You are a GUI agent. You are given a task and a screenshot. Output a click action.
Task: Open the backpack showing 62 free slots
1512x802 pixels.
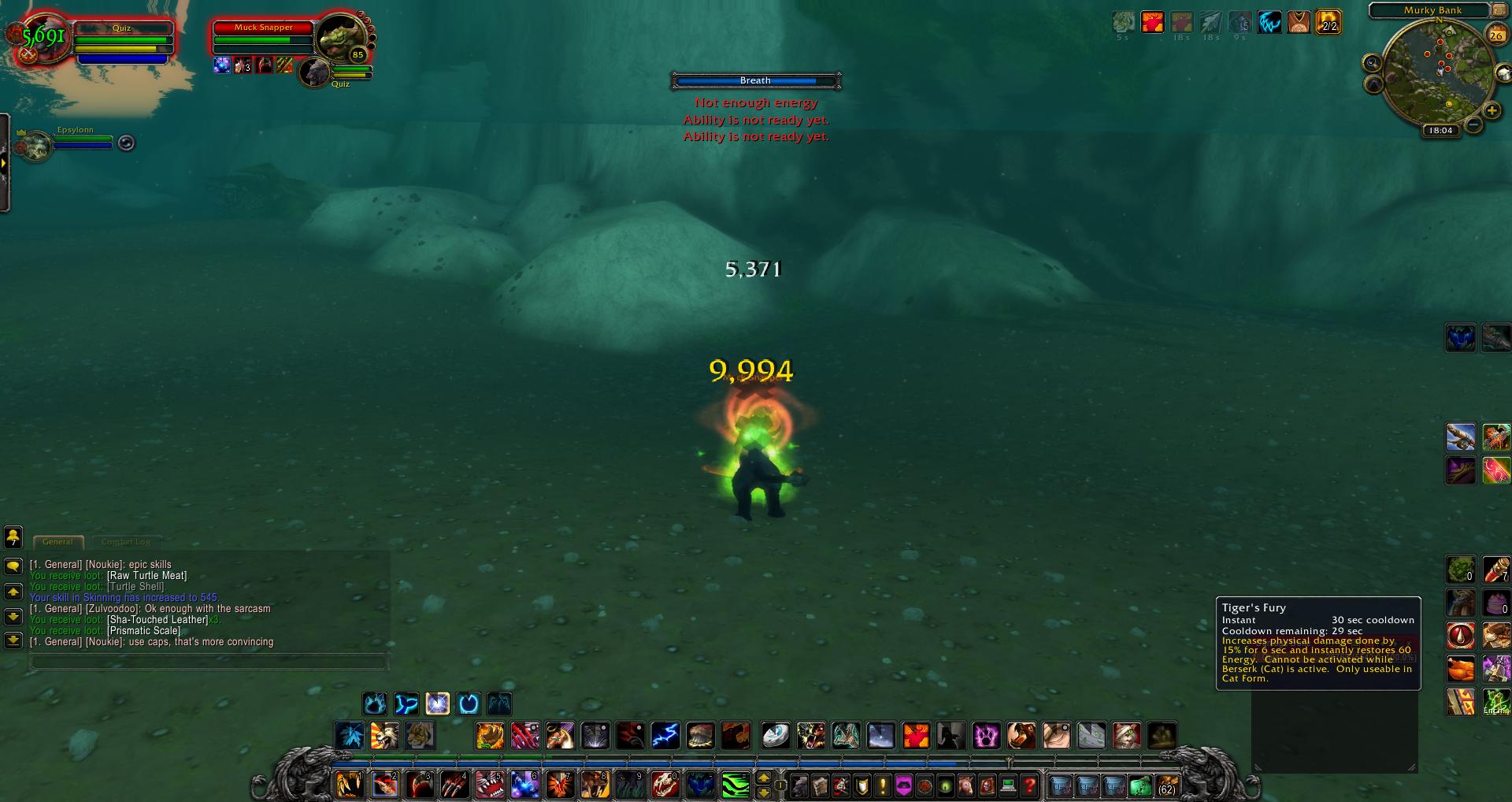point(1166,785)
